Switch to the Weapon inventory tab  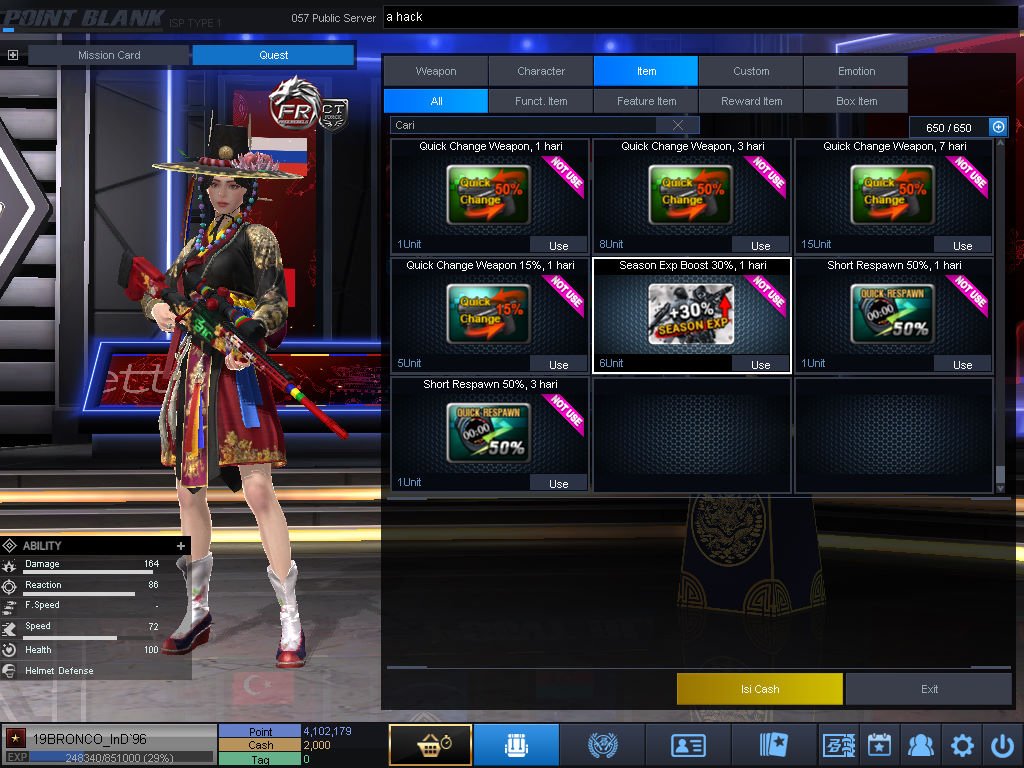pyautogui.click(x=436, y=71)
